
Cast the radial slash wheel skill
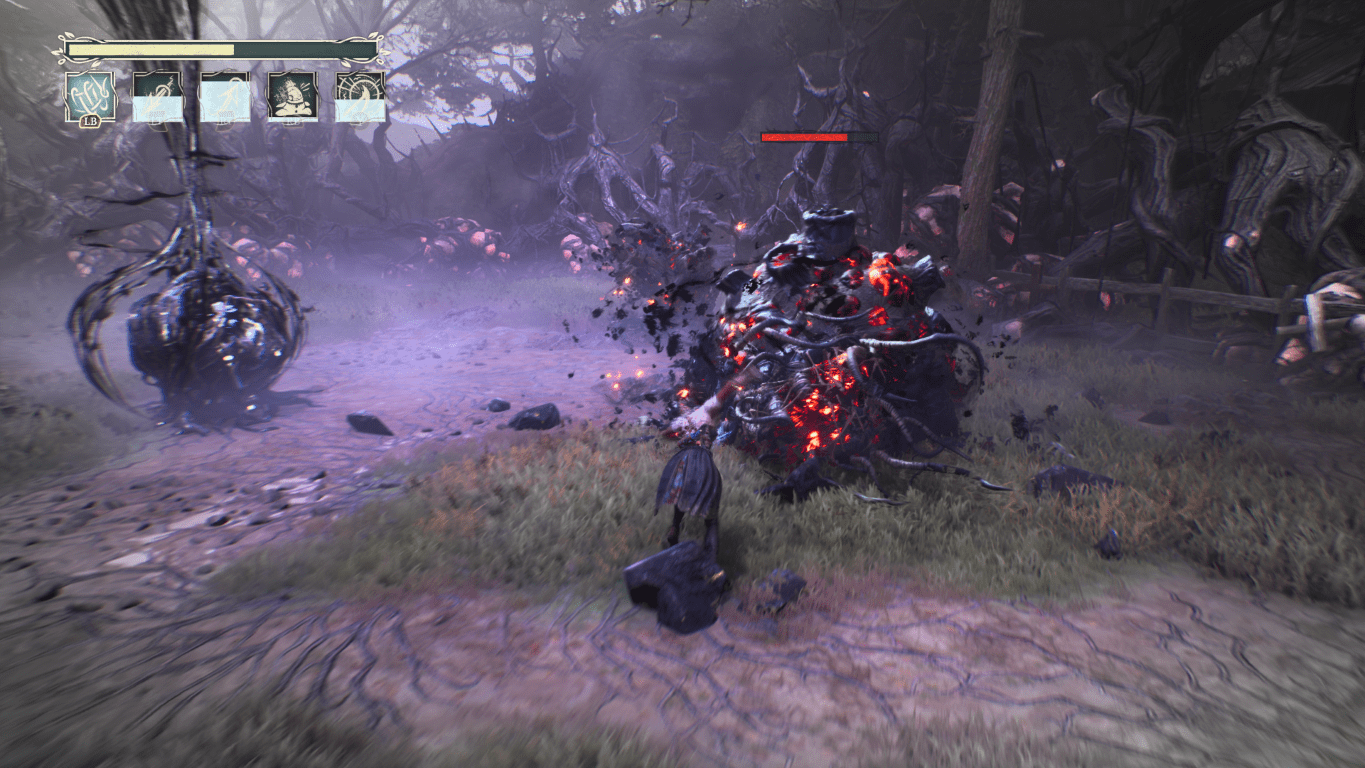[360, 97]
